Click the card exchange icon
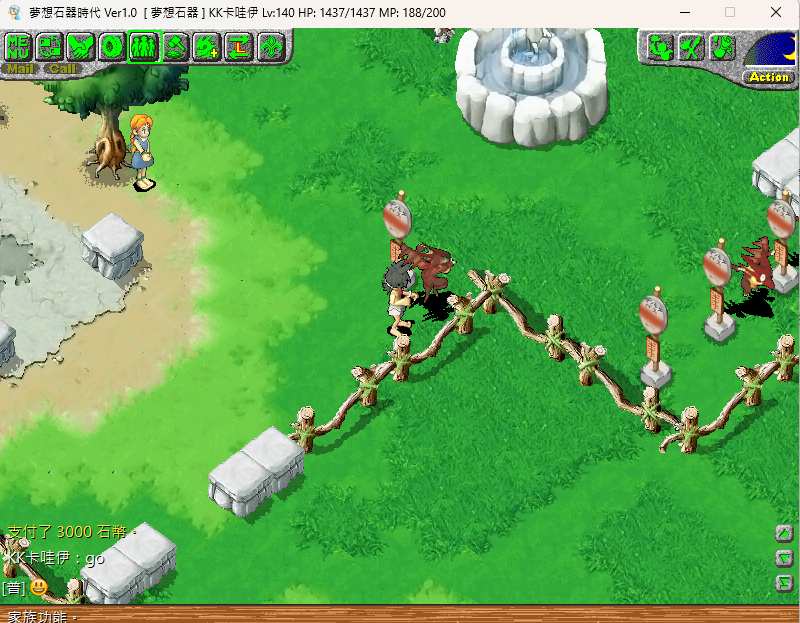The image size is (800, 623). (50, 46)
